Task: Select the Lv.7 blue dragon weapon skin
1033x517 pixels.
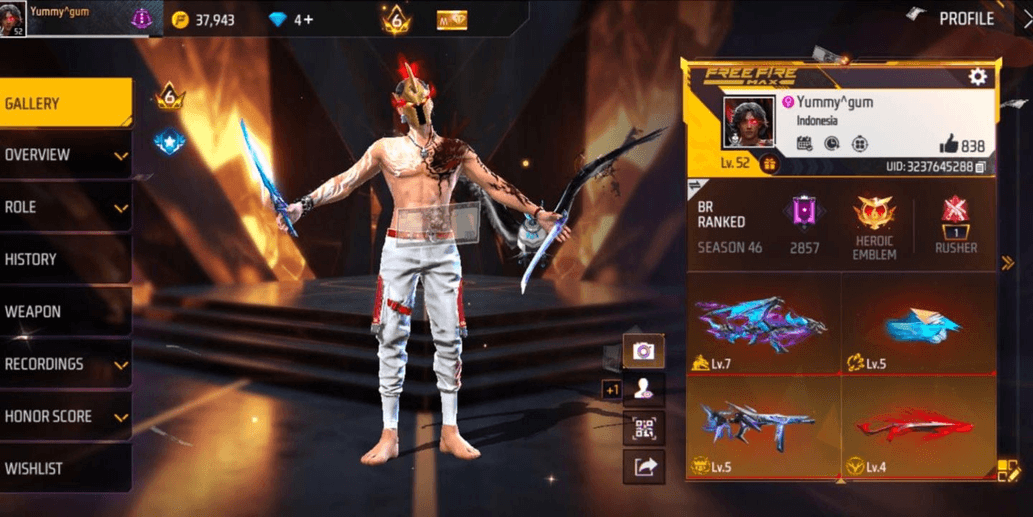Action: click(x=763, y=325)
